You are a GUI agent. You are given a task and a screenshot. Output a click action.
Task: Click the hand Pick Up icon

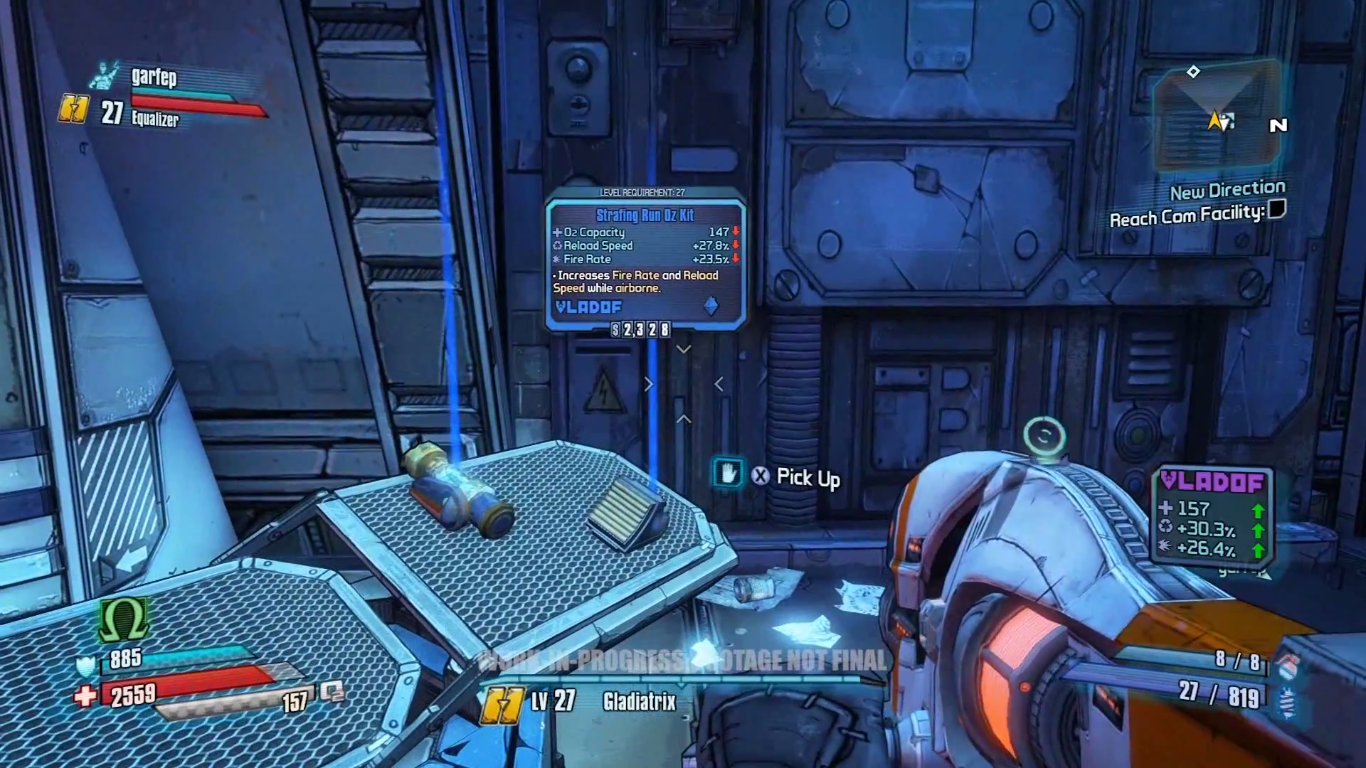(727, 473)
